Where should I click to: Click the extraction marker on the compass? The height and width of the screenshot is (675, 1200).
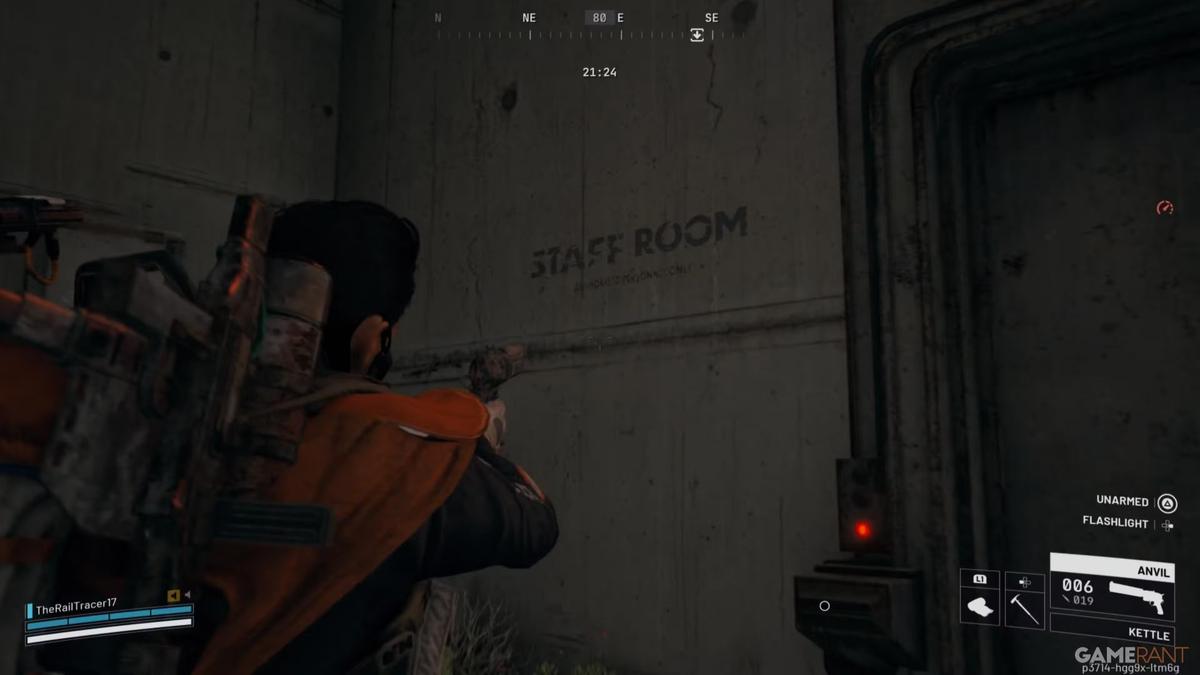point(697,35)
